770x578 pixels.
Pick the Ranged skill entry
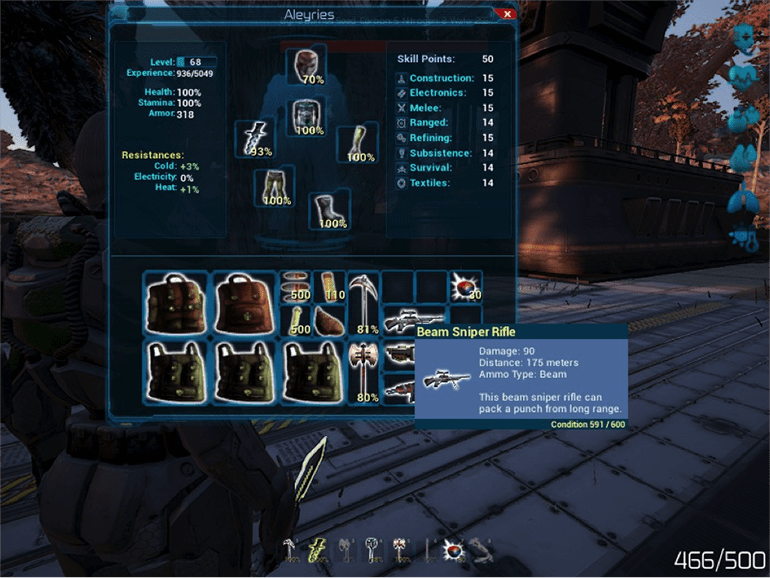coord(428,122)
